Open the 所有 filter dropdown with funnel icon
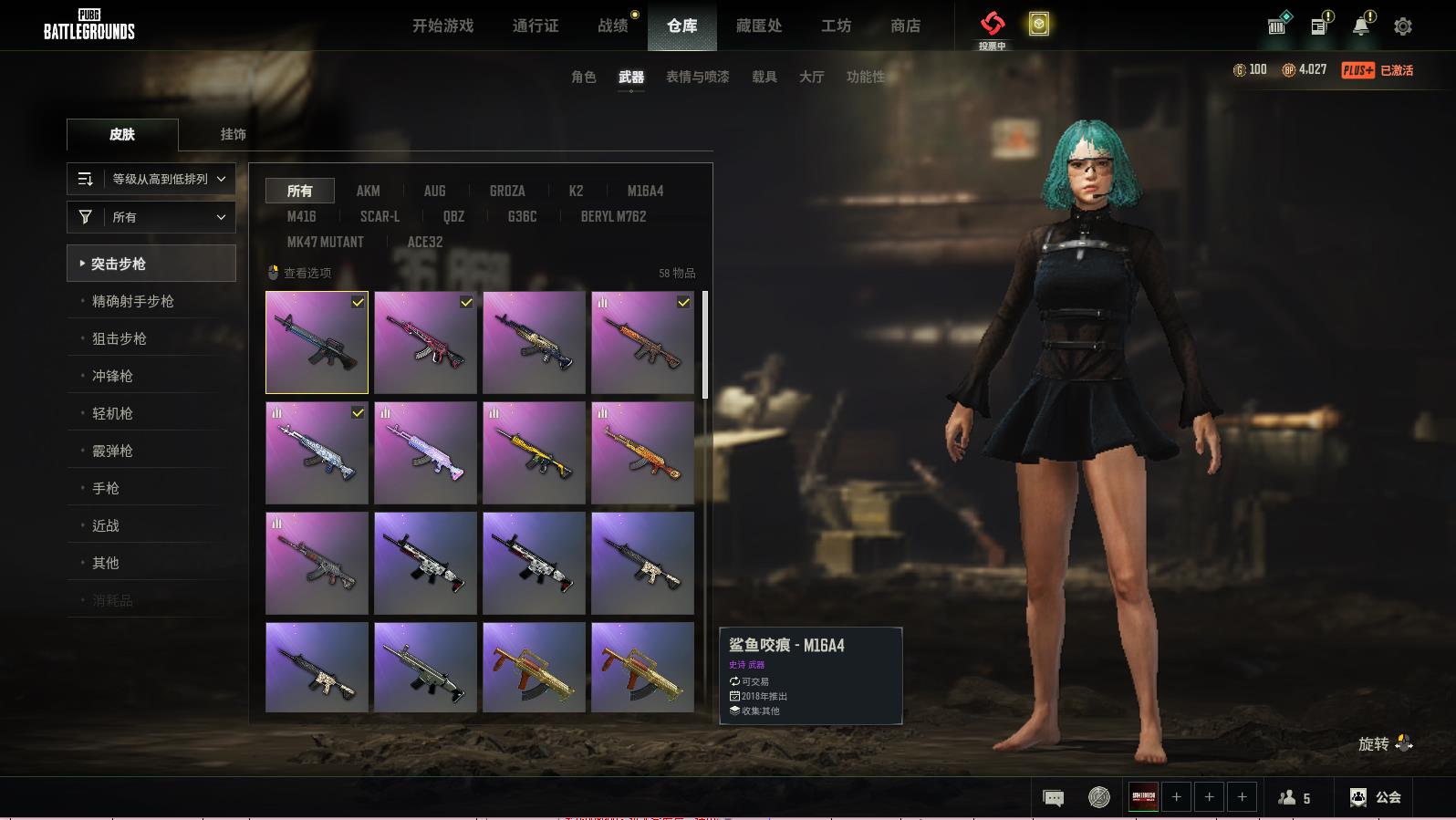The width and height of the screenshot is (1456, 820). [151, 217]
